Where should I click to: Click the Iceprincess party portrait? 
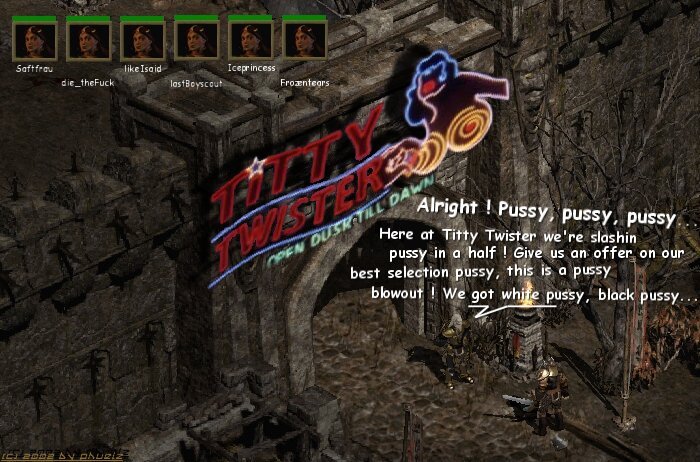pos(250,40)
